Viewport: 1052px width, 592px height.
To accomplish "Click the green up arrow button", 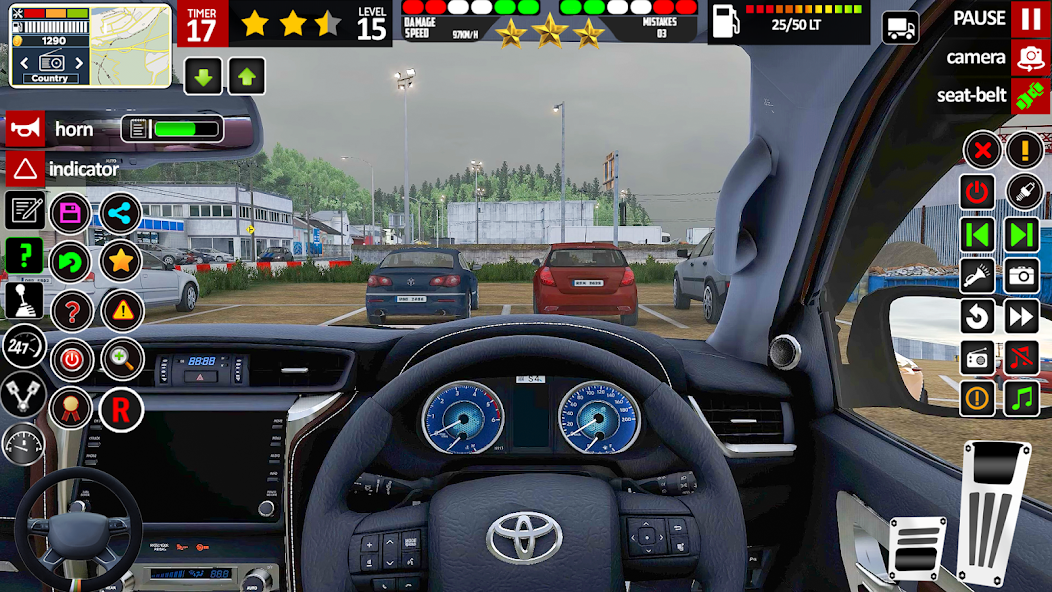I will coord(246,76).
